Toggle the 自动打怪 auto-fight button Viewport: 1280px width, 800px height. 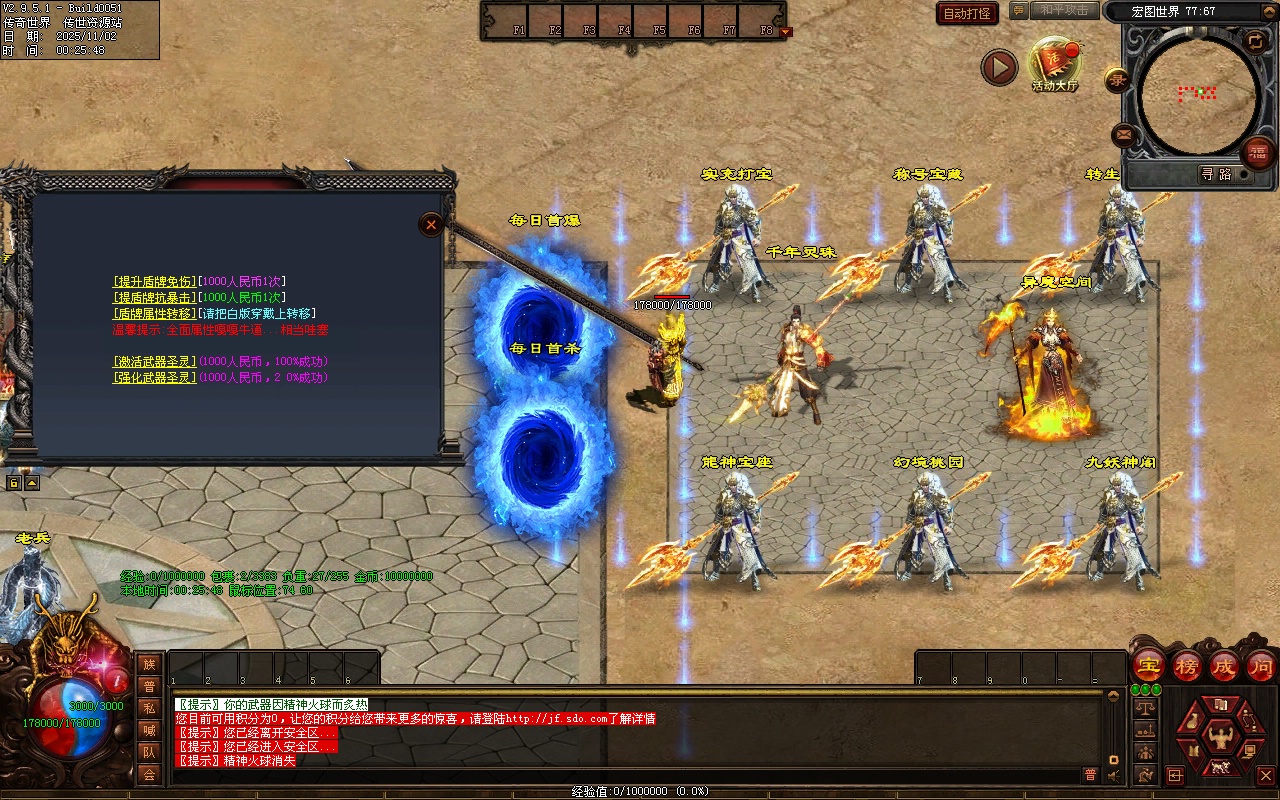(x=967, y=13)
